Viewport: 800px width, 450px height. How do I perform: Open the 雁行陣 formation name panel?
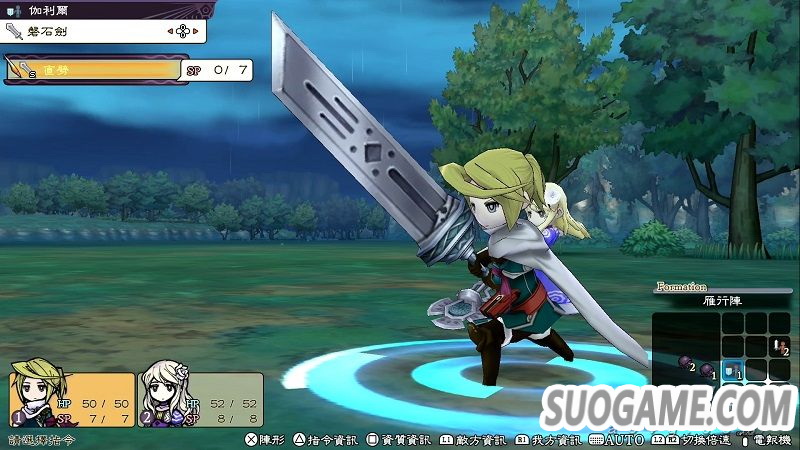(723, 301)
